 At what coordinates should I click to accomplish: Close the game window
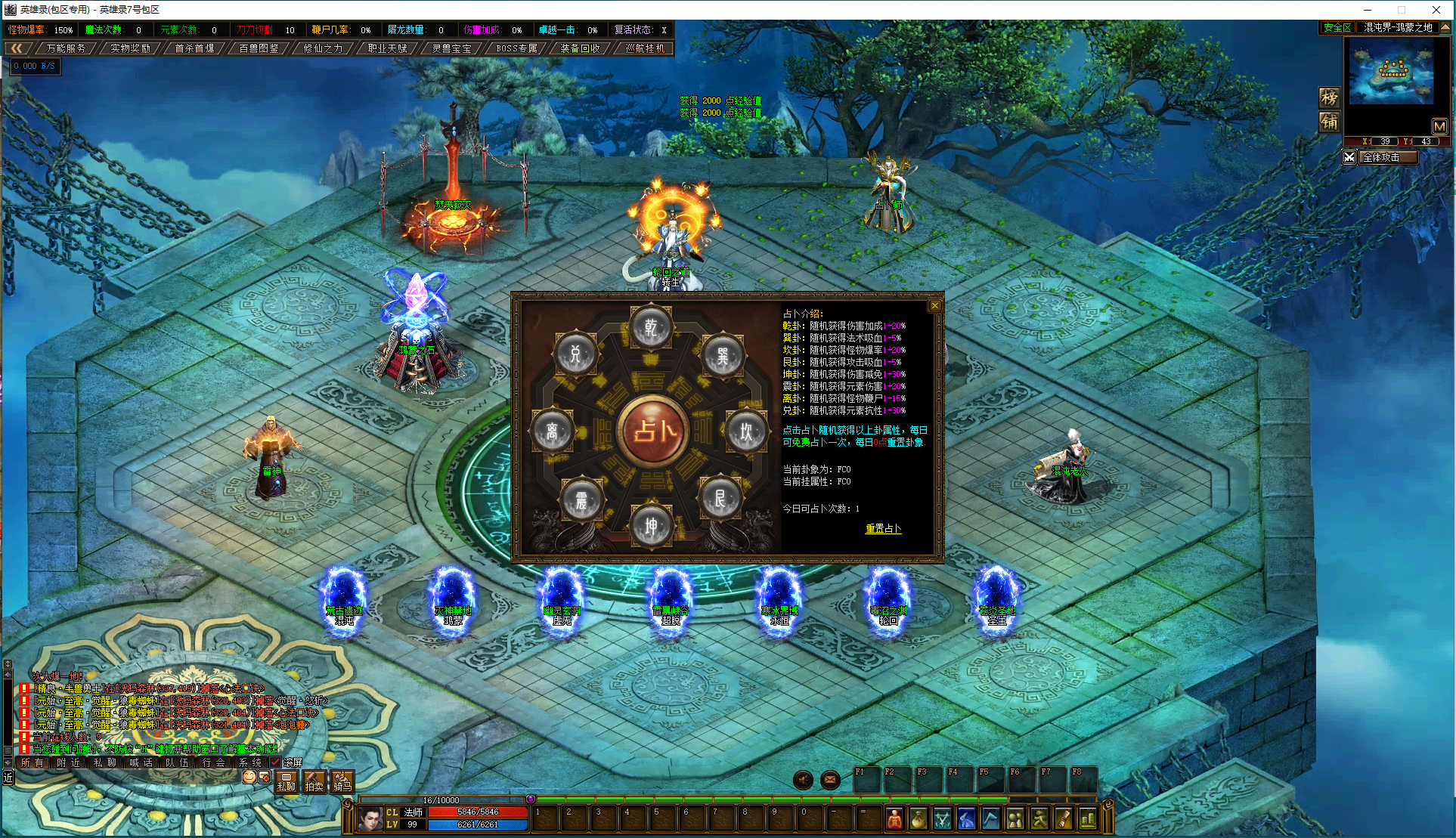coord(1436,10)
